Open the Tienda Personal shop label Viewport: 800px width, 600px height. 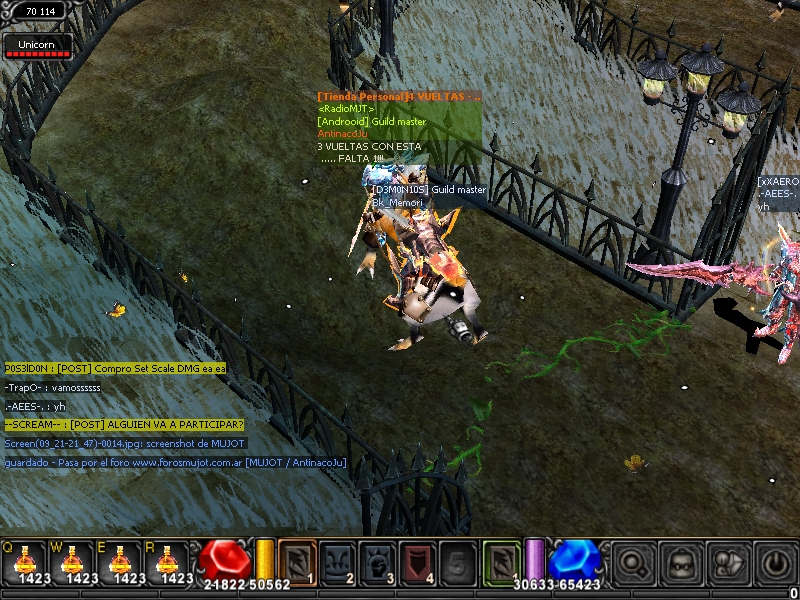[x=398, y=96]
